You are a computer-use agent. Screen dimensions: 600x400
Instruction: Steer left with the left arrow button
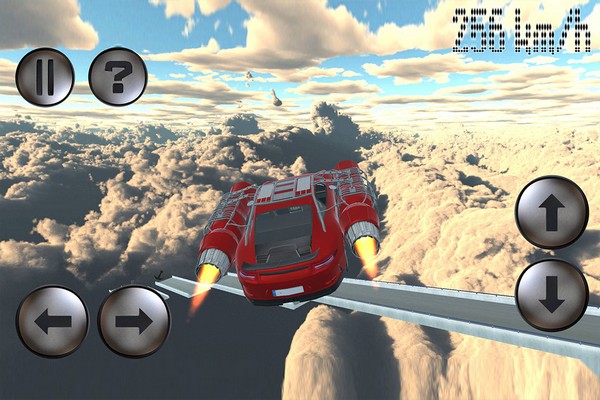[52, 321]
